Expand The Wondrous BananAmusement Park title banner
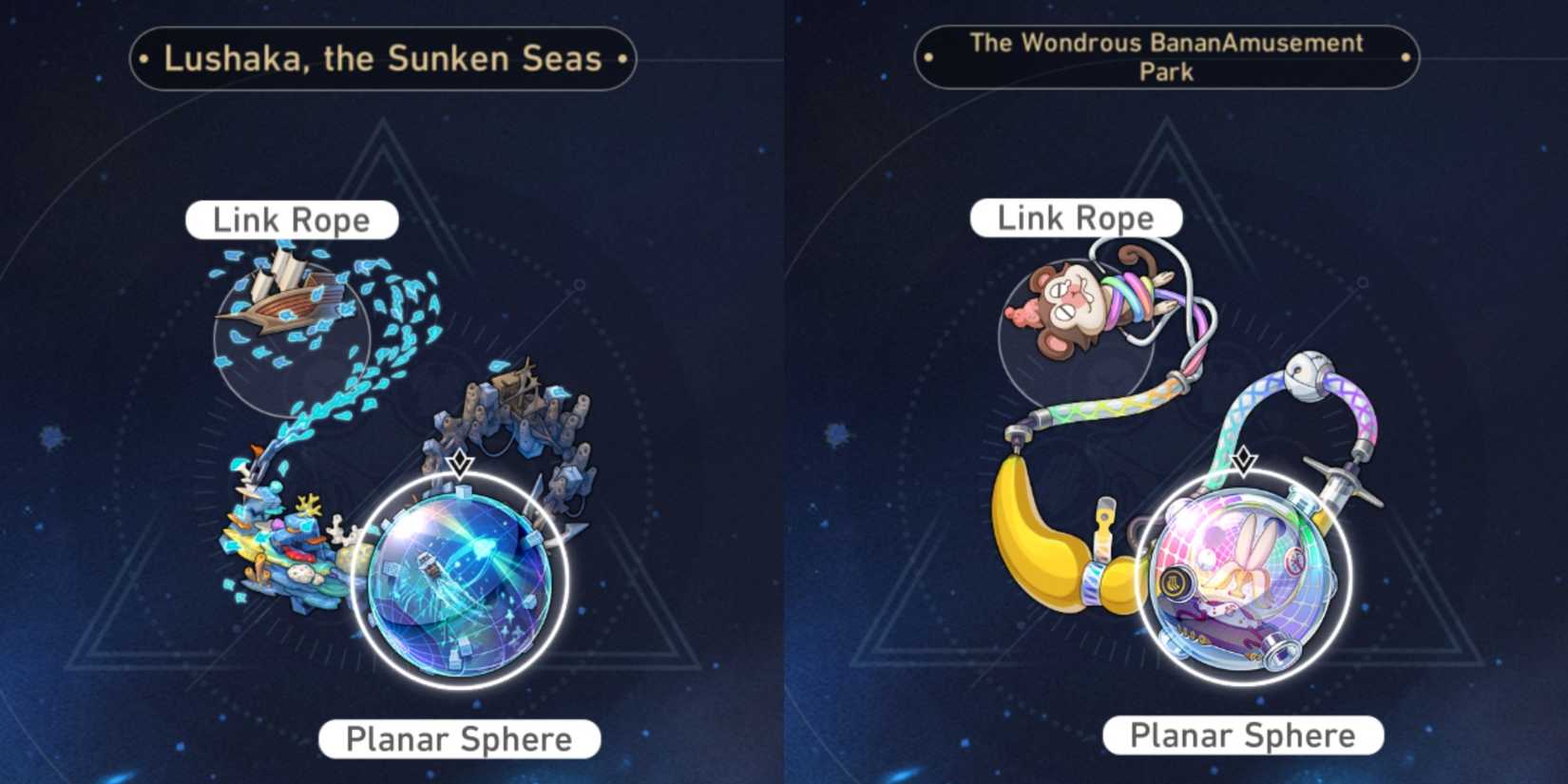1568x784 pixels. (x=1166, y=55)
